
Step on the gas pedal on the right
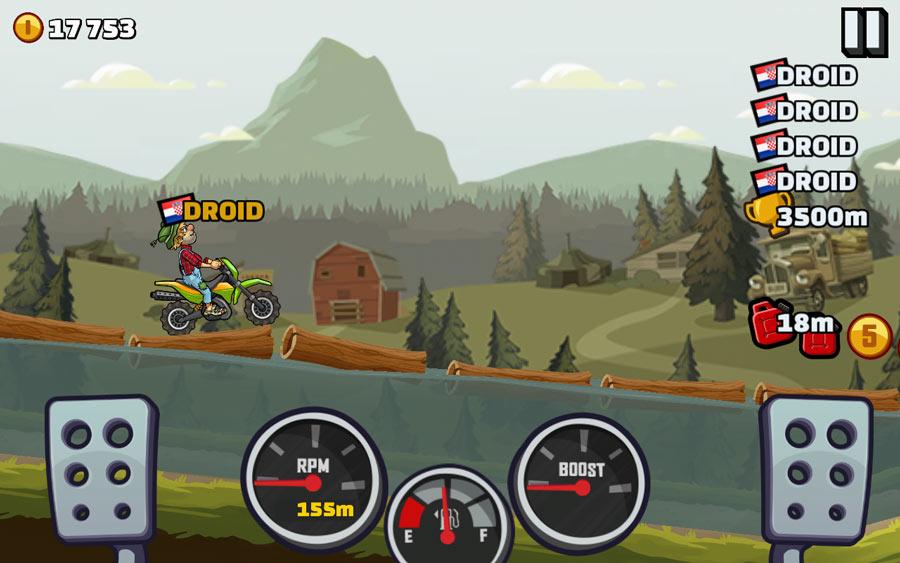pos(815,468)
